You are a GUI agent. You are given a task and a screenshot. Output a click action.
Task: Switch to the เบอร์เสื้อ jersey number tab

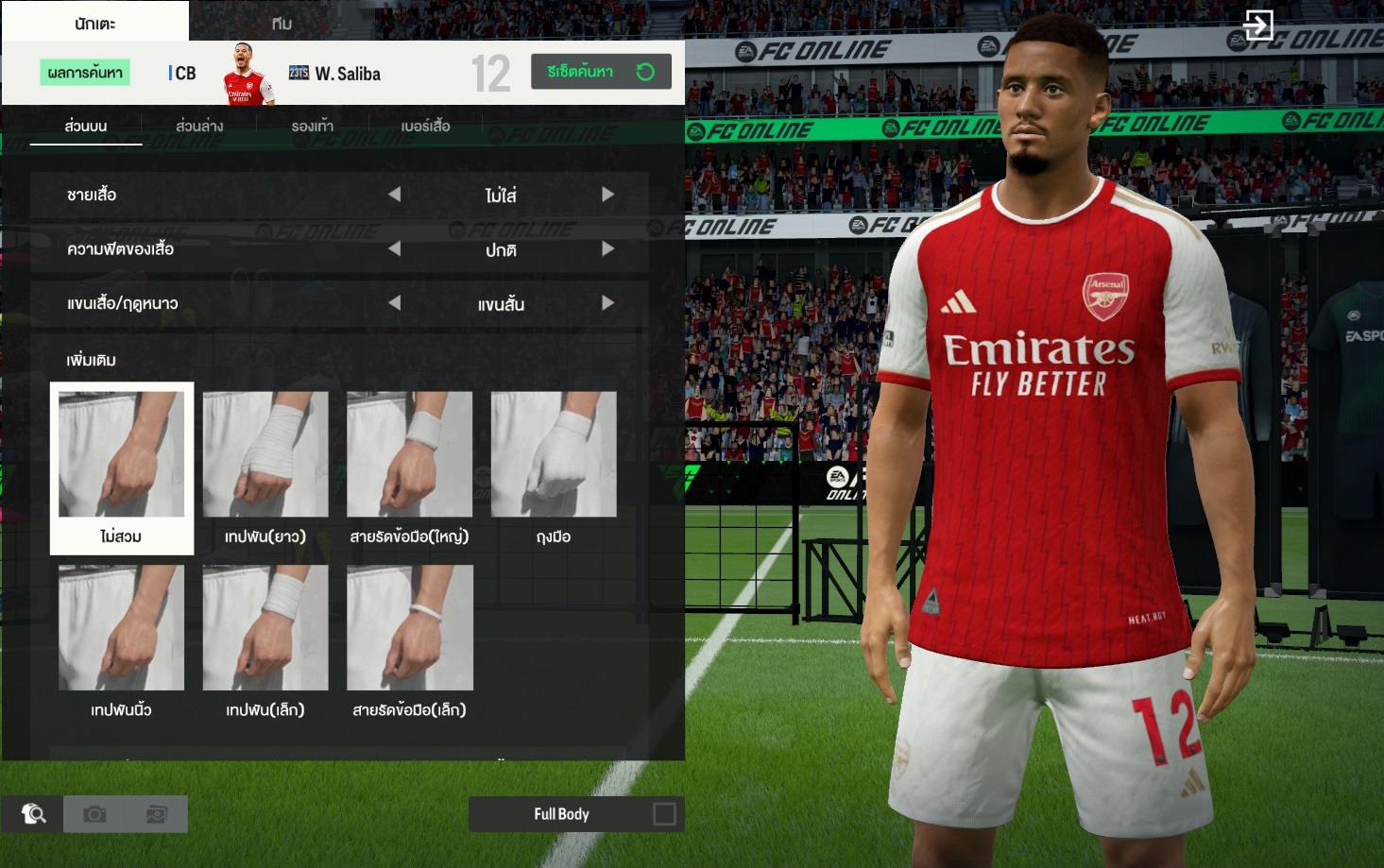point(425,126)
